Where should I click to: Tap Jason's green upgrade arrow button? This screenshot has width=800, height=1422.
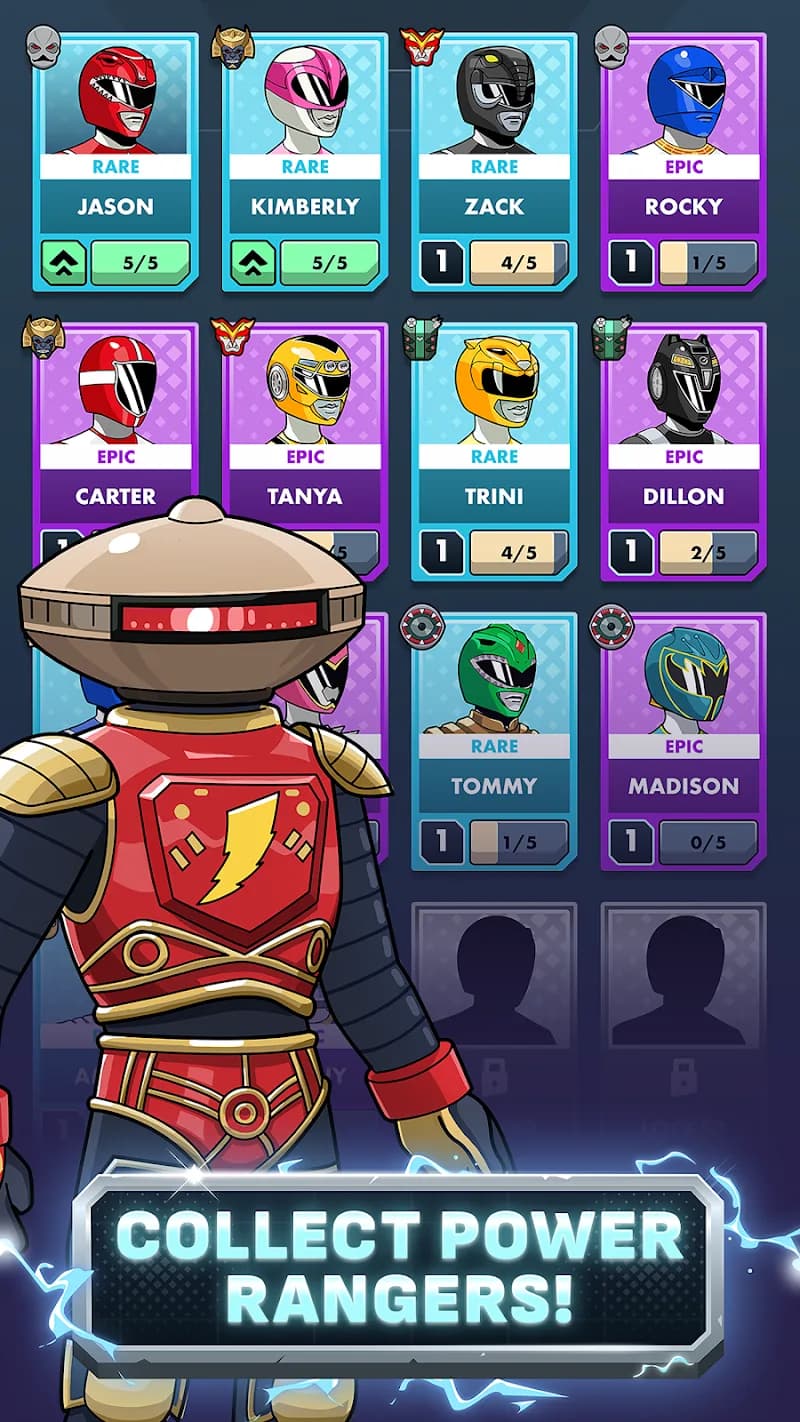point(63,263)
